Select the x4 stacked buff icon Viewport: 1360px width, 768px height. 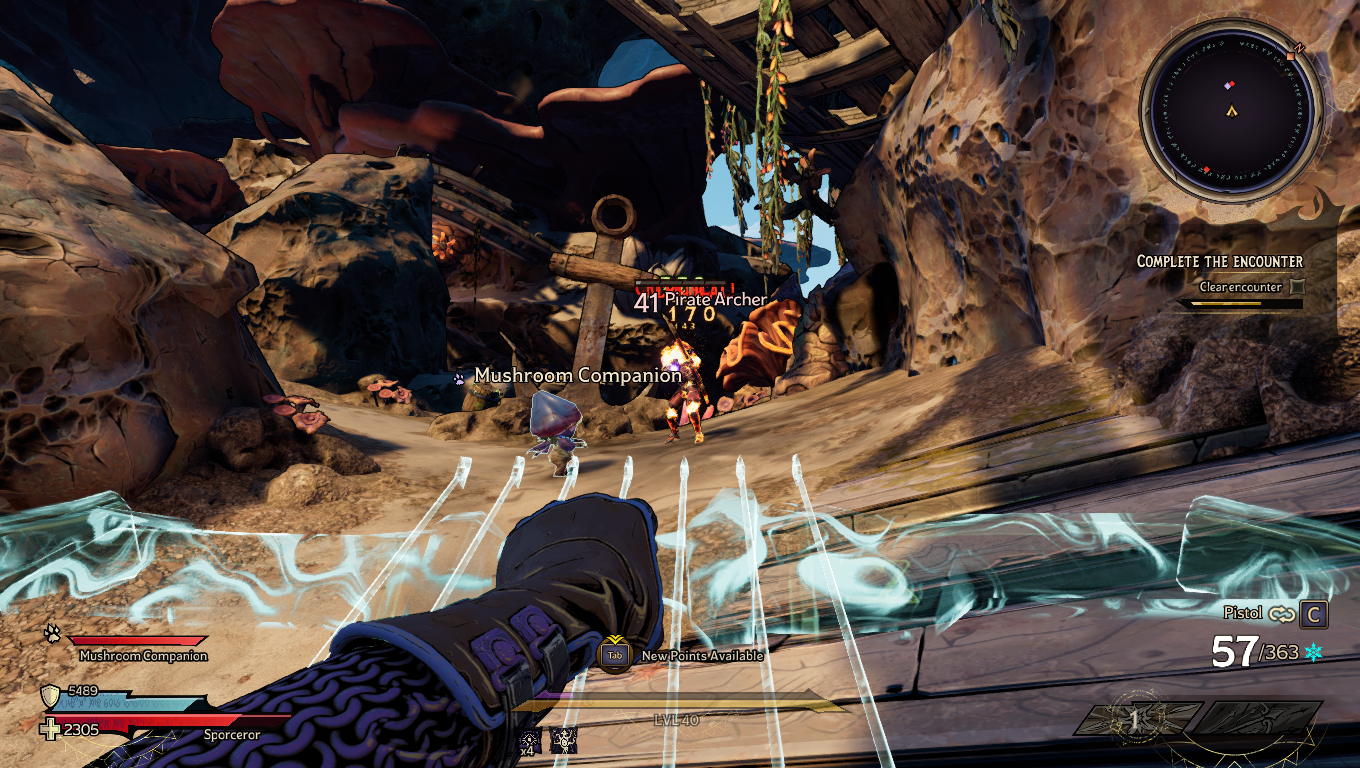pyautogui.click(x=529, y=740)
